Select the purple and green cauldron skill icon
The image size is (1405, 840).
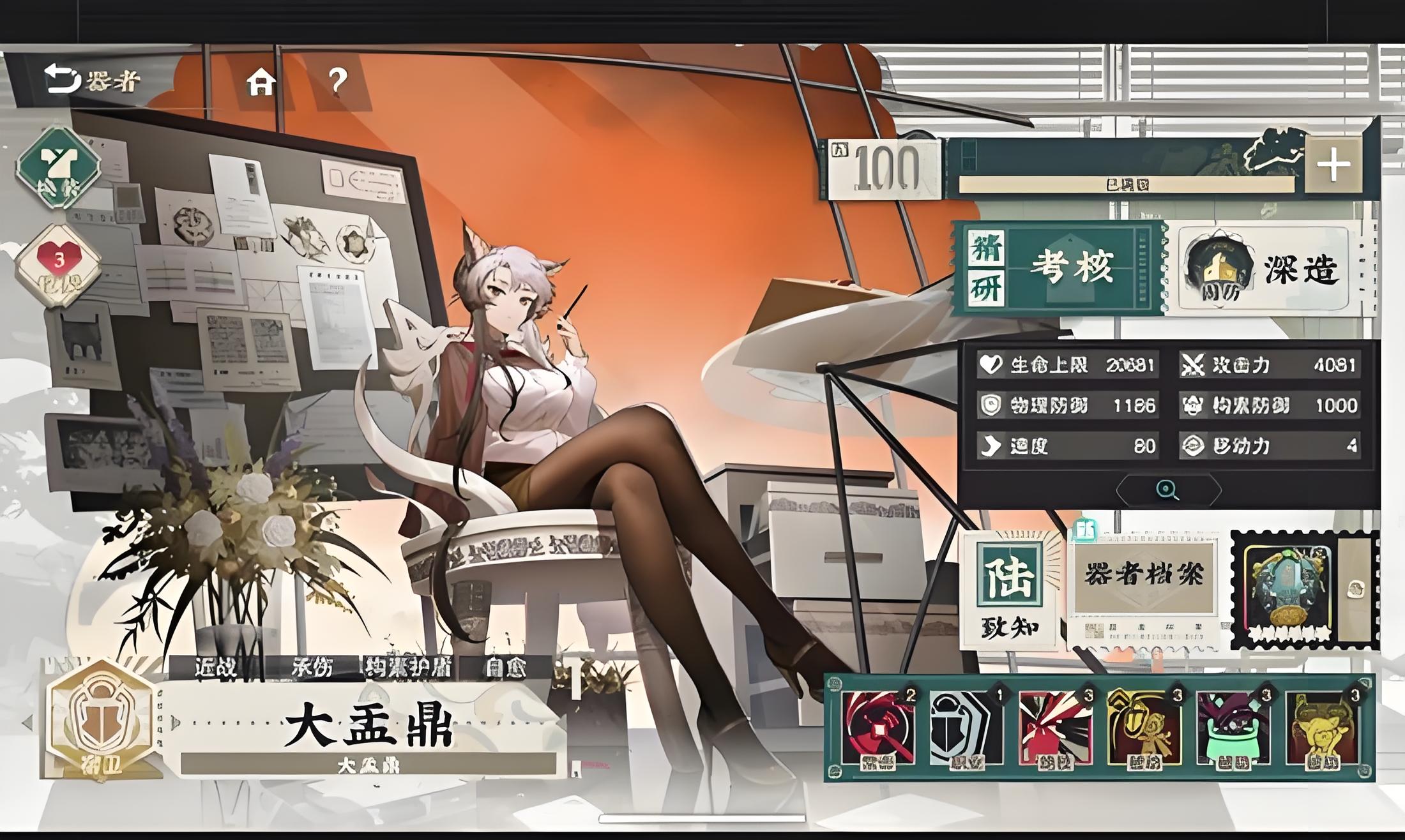point(1232,729)
